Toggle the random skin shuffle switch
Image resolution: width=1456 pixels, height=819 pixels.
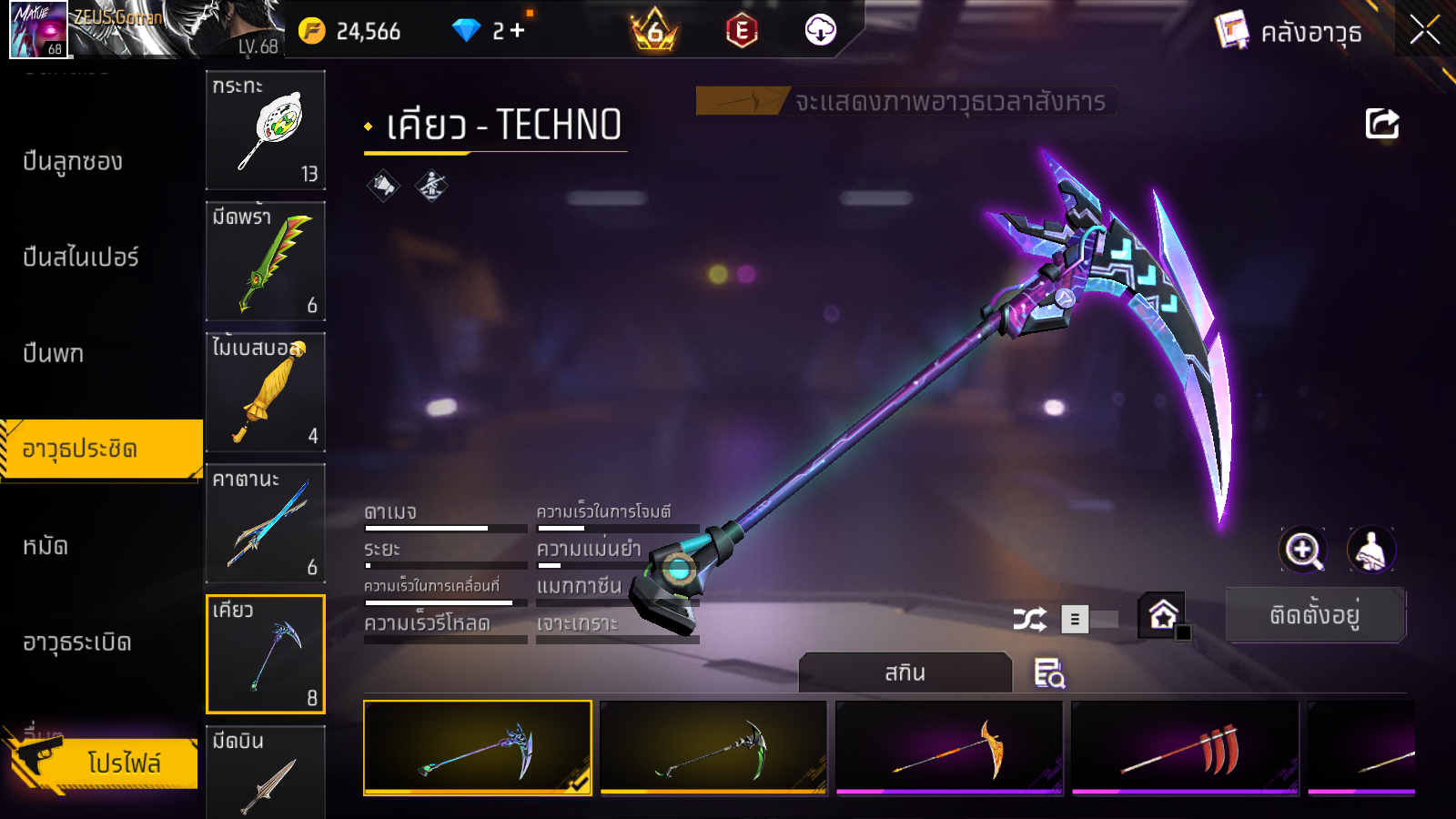[x=1088, y=620]
